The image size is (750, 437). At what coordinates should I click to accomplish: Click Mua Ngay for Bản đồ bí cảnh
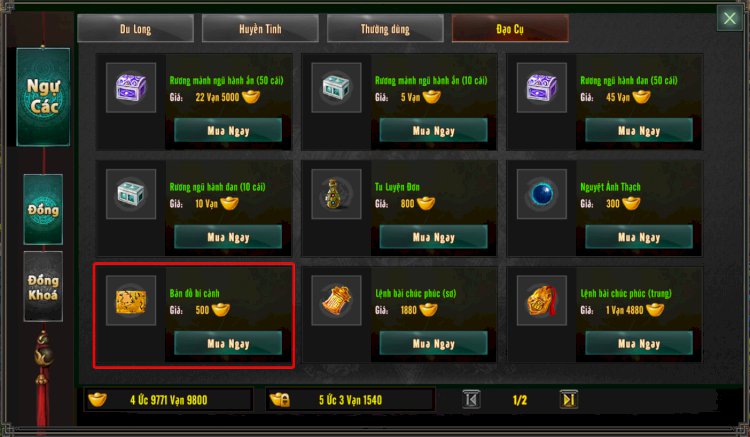[228, 343]
